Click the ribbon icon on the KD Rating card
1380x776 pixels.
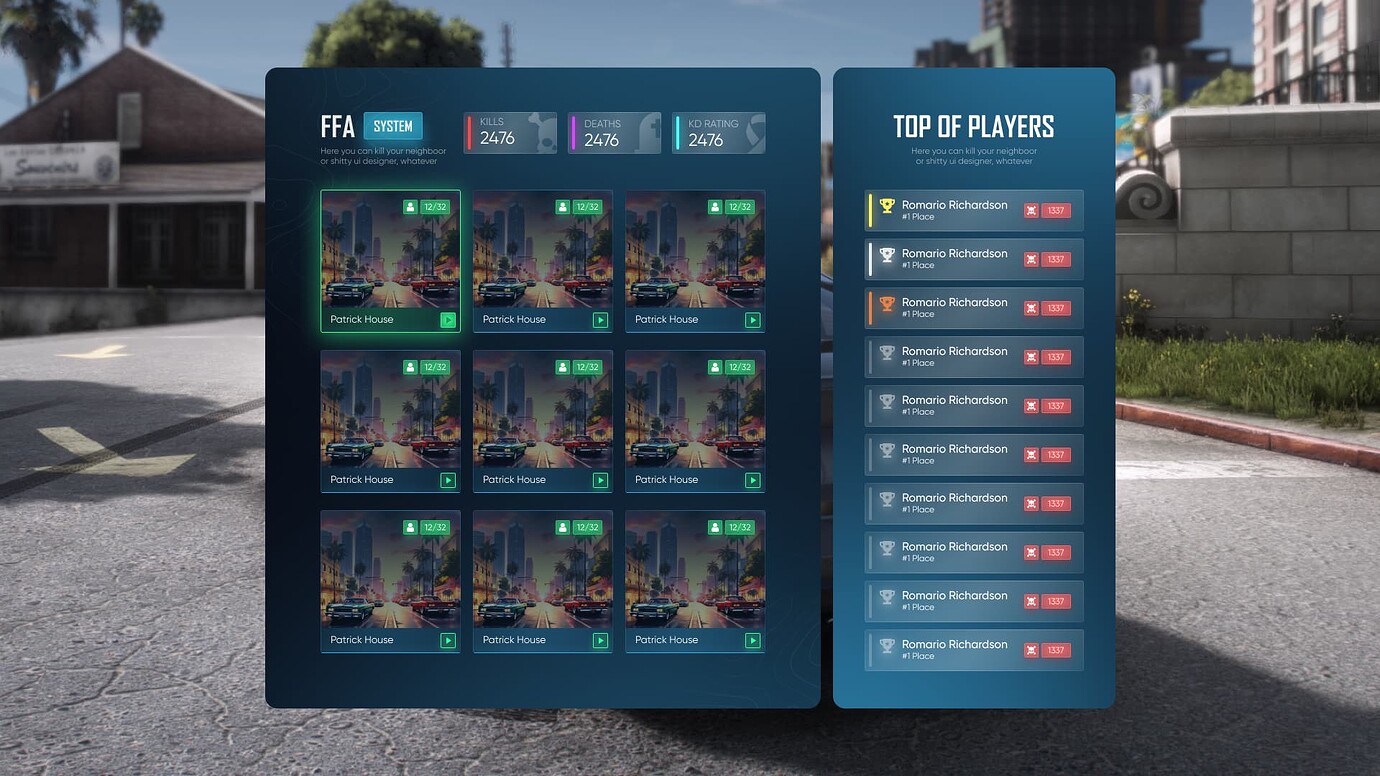coord(751,130)
